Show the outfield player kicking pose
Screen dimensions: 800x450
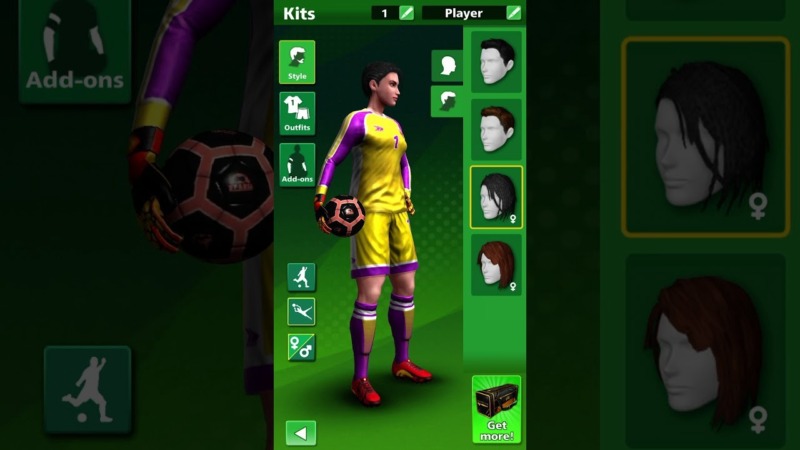click(x=301, y=277)
